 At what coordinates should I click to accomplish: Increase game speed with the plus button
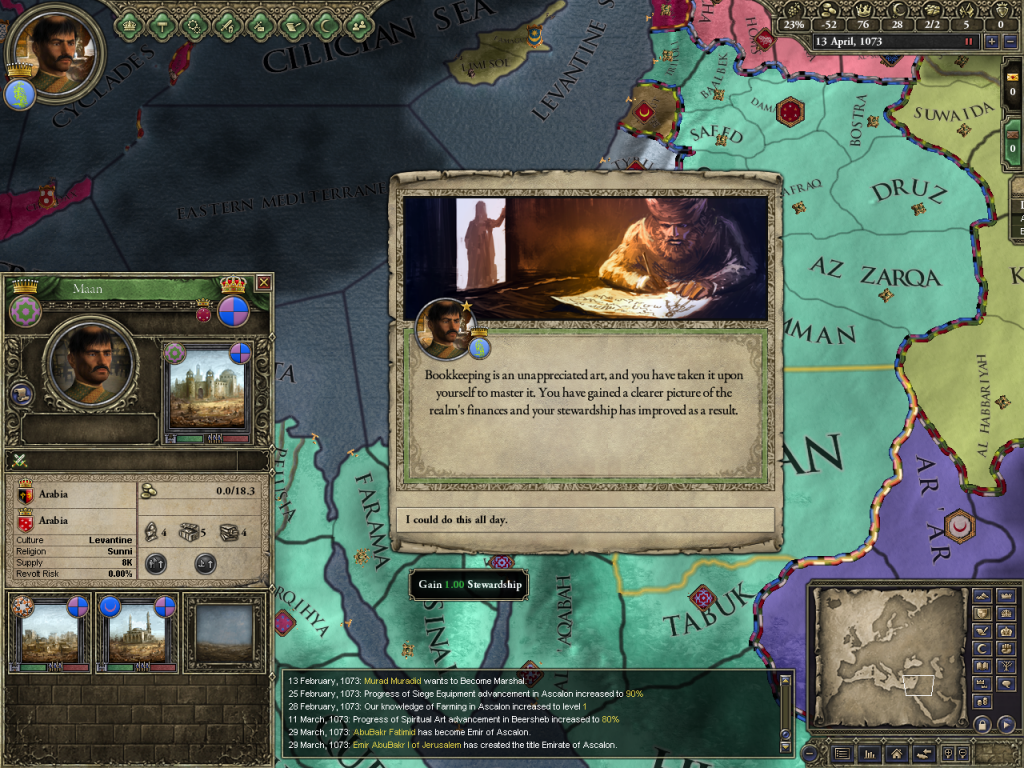991,42
